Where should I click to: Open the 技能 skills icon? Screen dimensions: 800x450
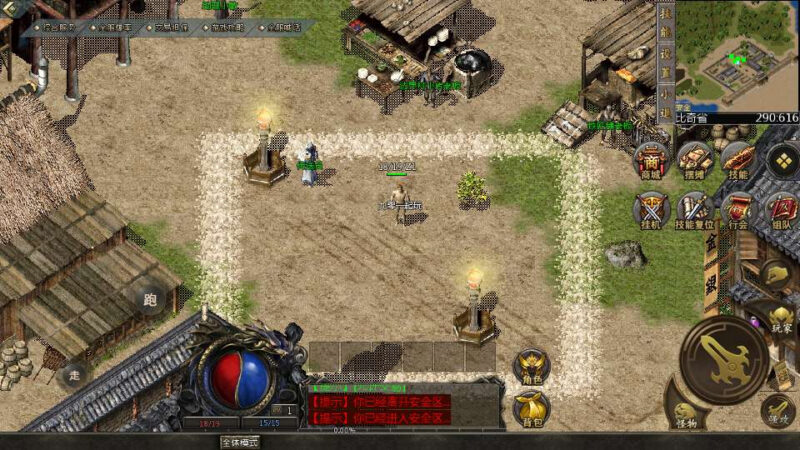737,160
